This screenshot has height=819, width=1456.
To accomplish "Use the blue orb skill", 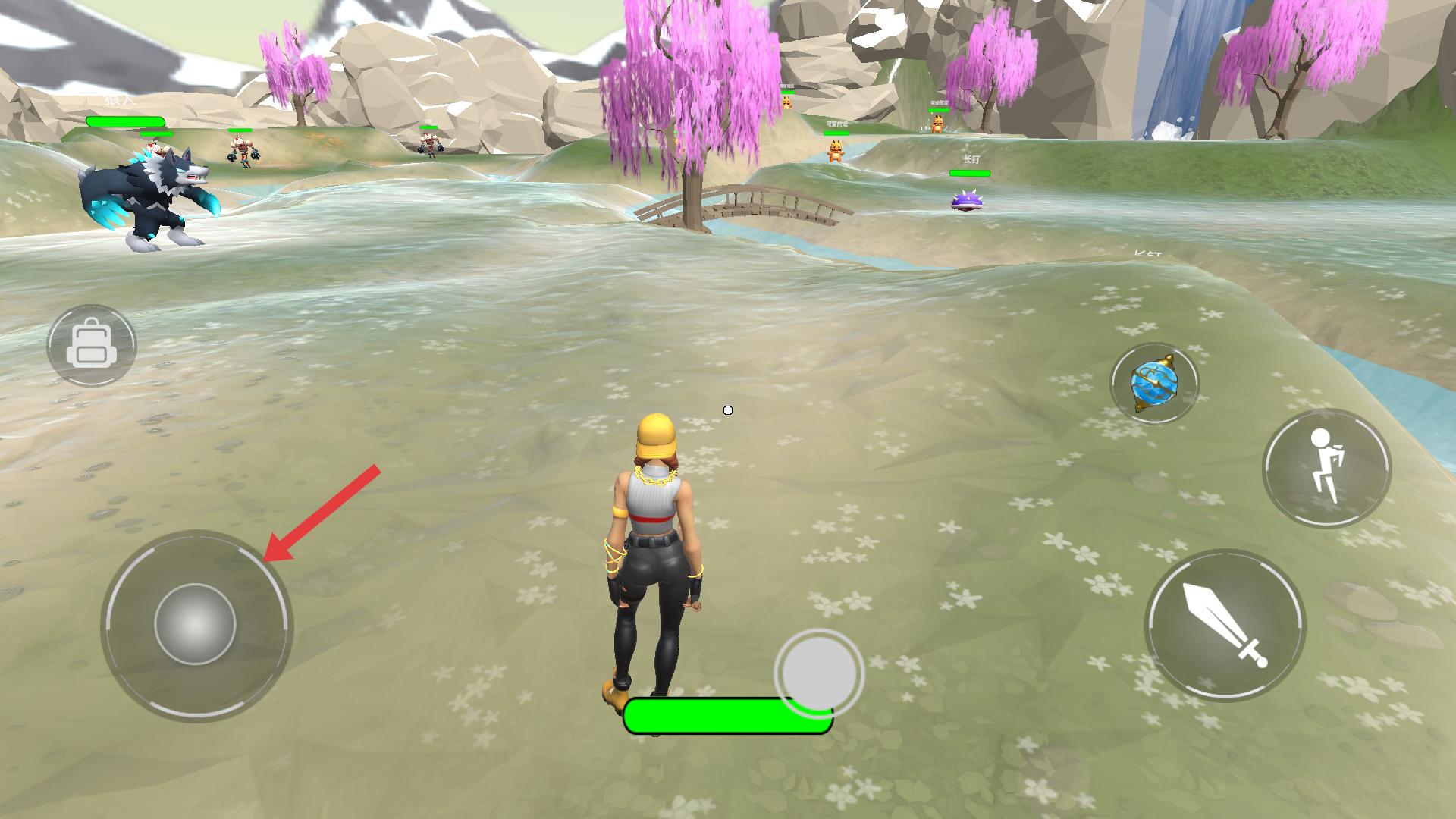I will point(1154,383).
